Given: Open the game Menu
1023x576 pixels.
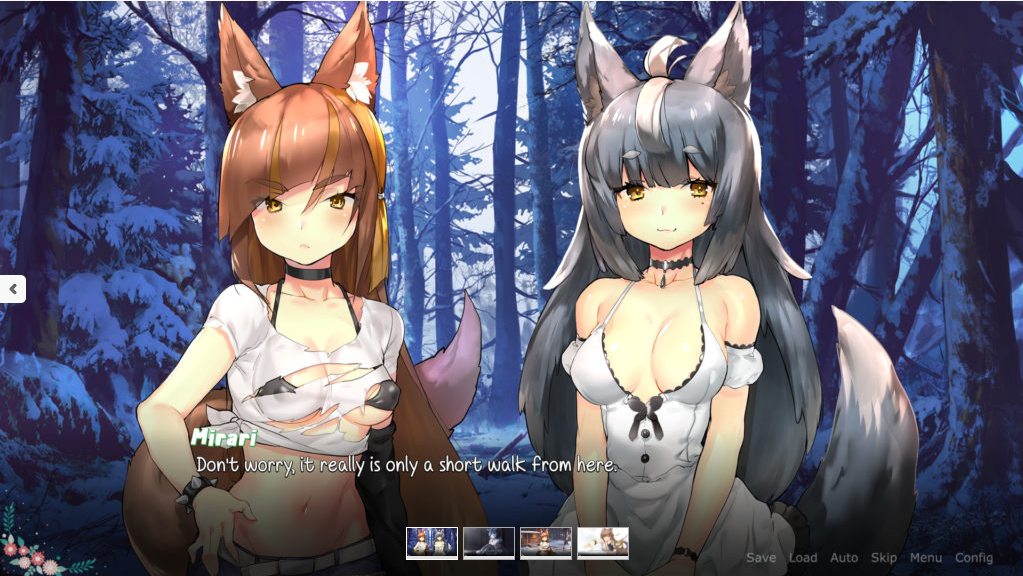Looking at the screenshot, I should (925, 558).
